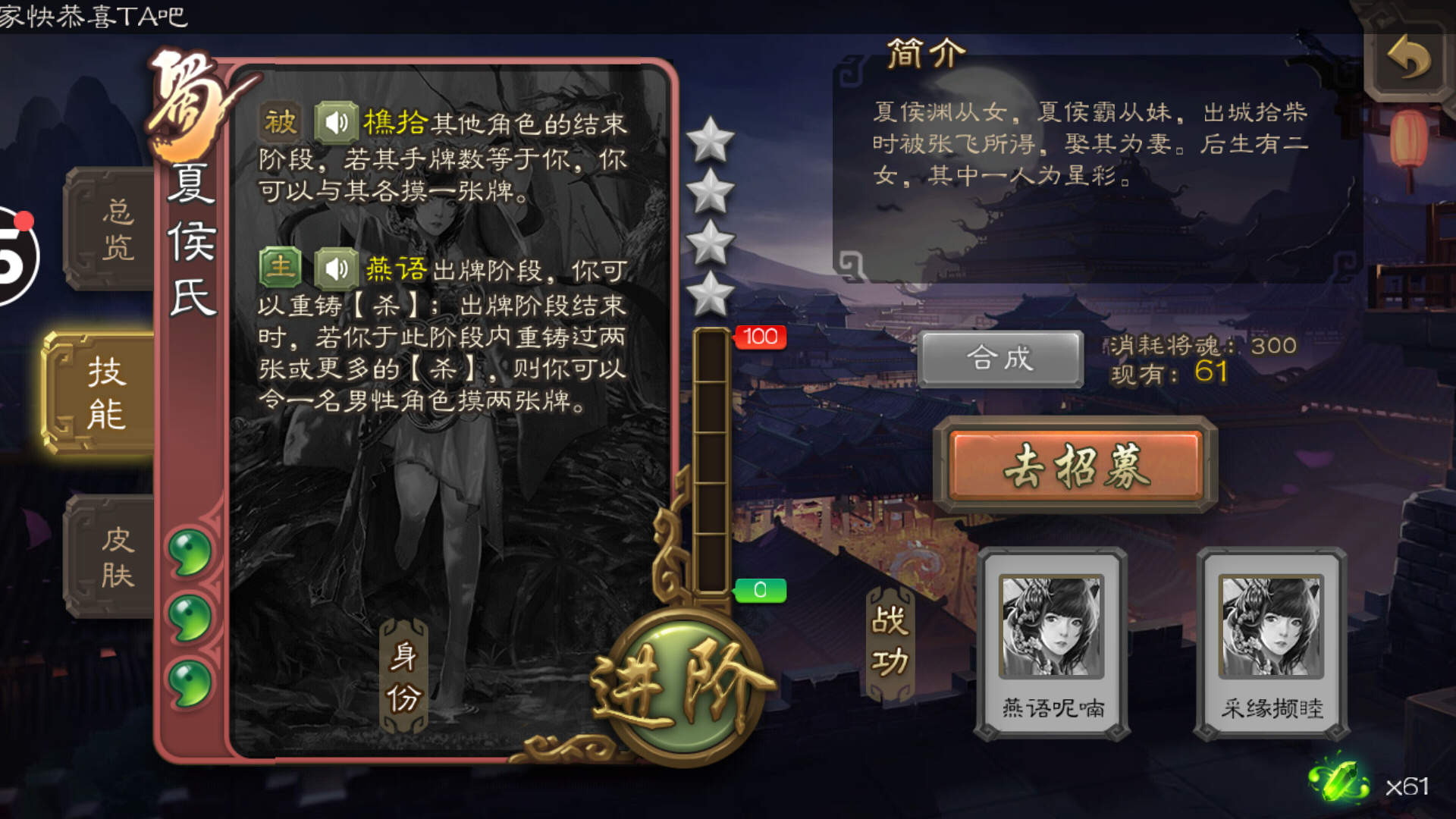The height and width of the screenshot is (819, 1456).
Task: Toggle the 主 active skill marker
Action: [280, 267]
